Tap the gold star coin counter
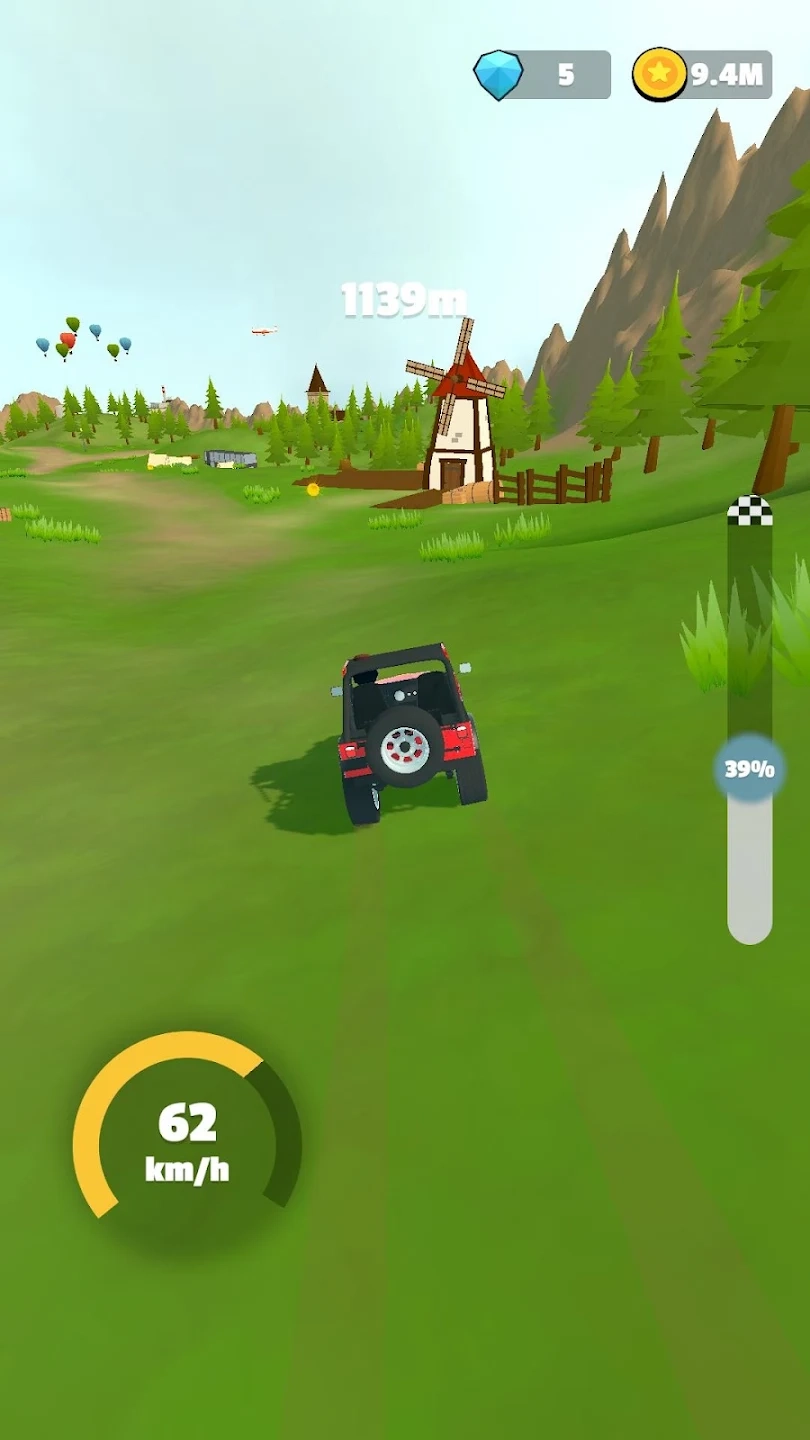 tap(702, 75)
